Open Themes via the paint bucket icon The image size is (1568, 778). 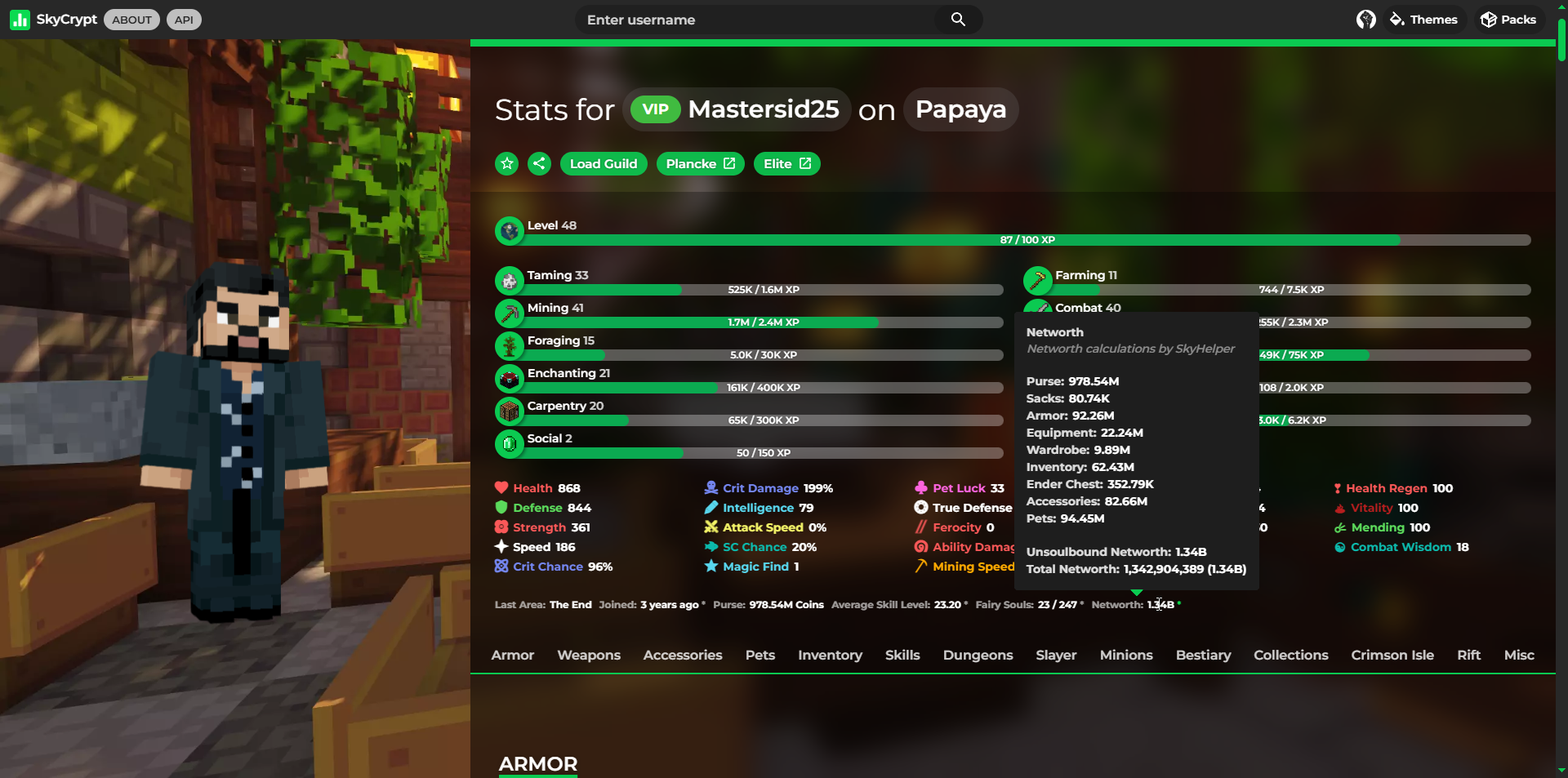[1395, 19]
